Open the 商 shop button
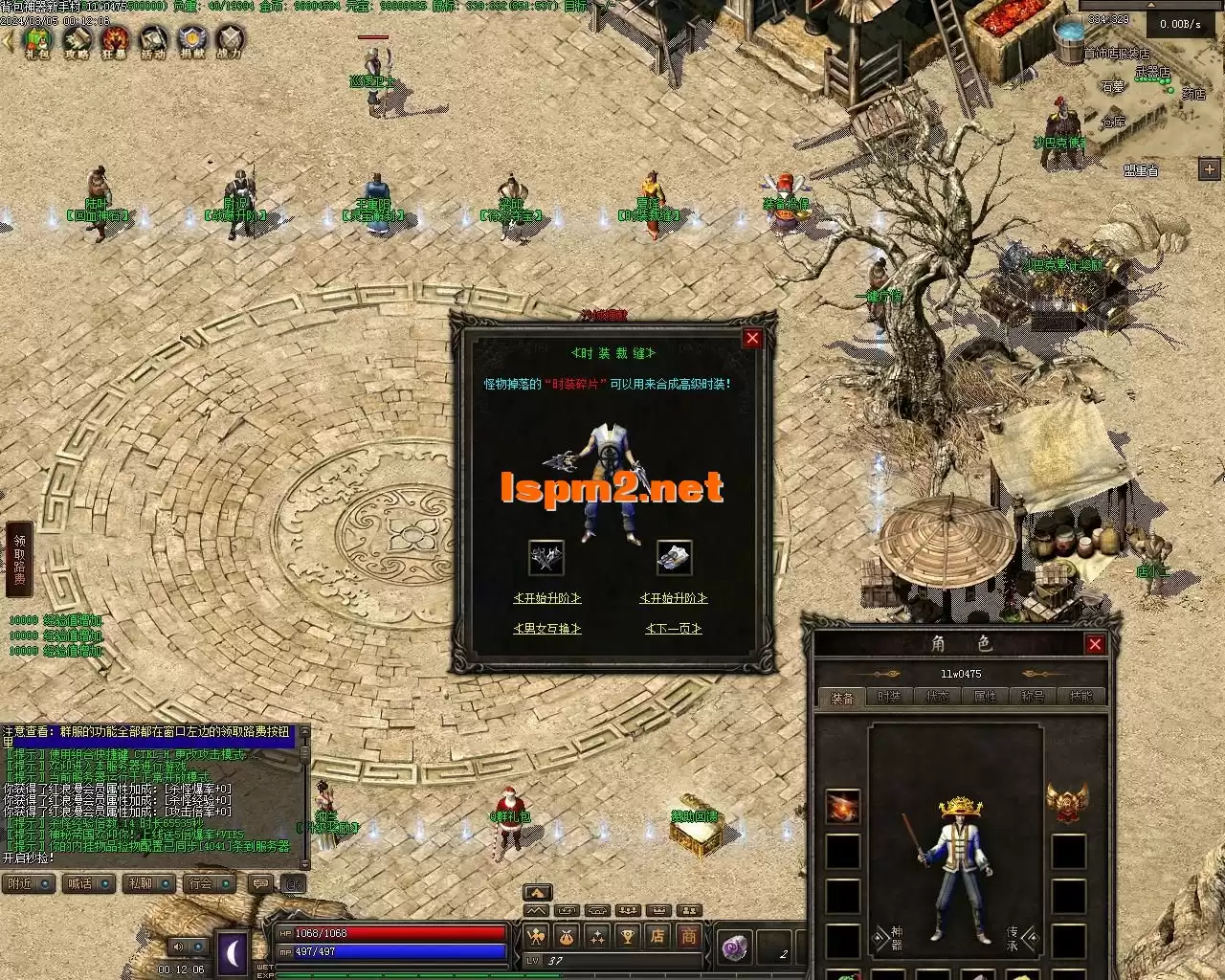 [x=688, y=936]
